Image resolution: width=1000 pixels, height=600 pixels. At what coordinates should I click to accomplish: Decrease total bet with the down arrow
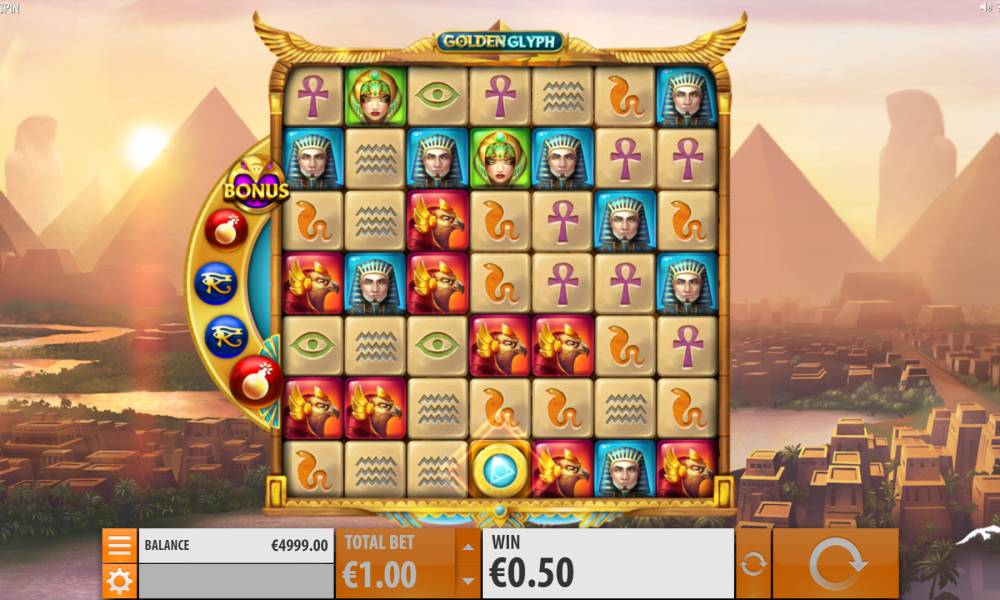coord(467,580)
